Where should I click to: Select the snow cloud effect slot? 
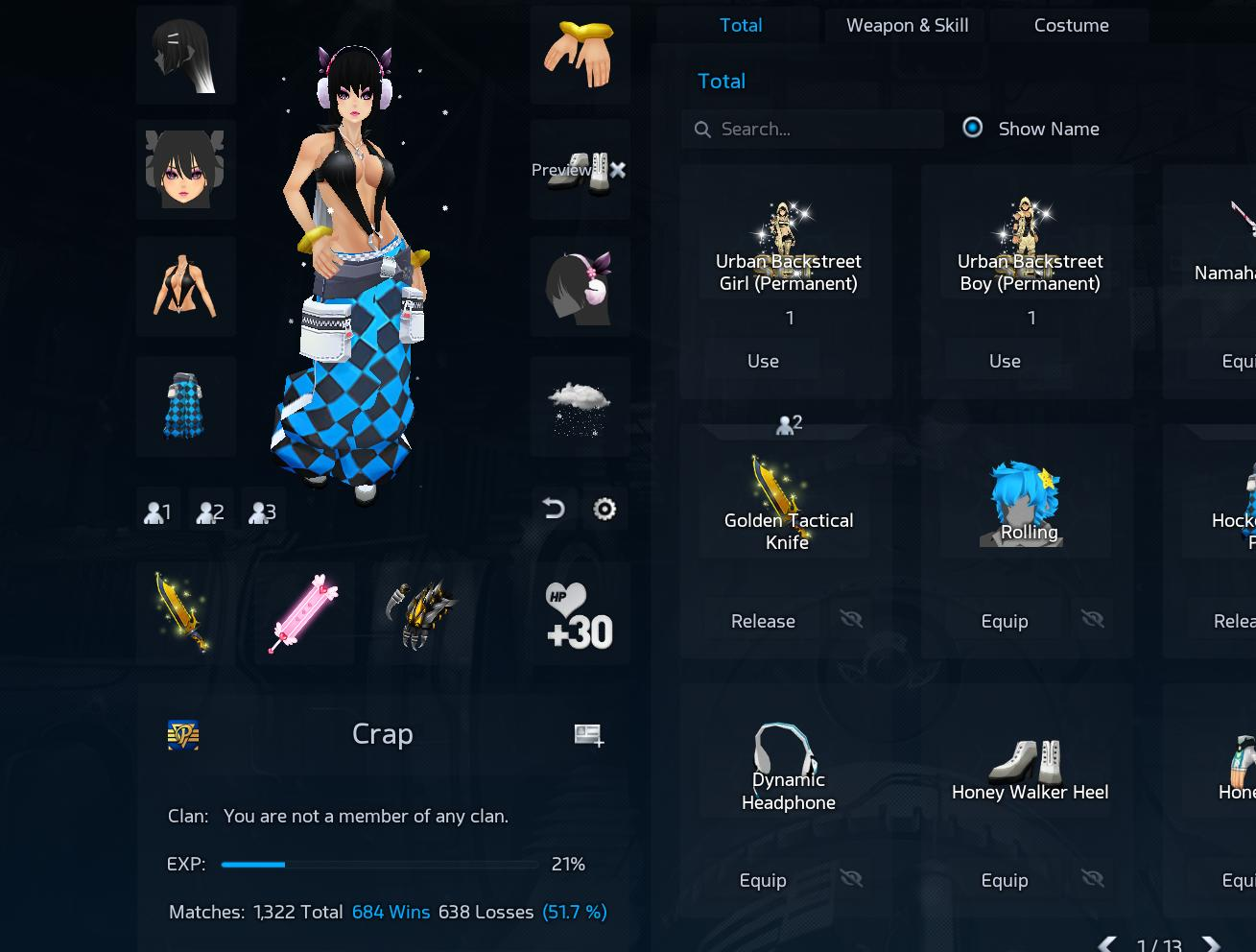tap(580, 407)
